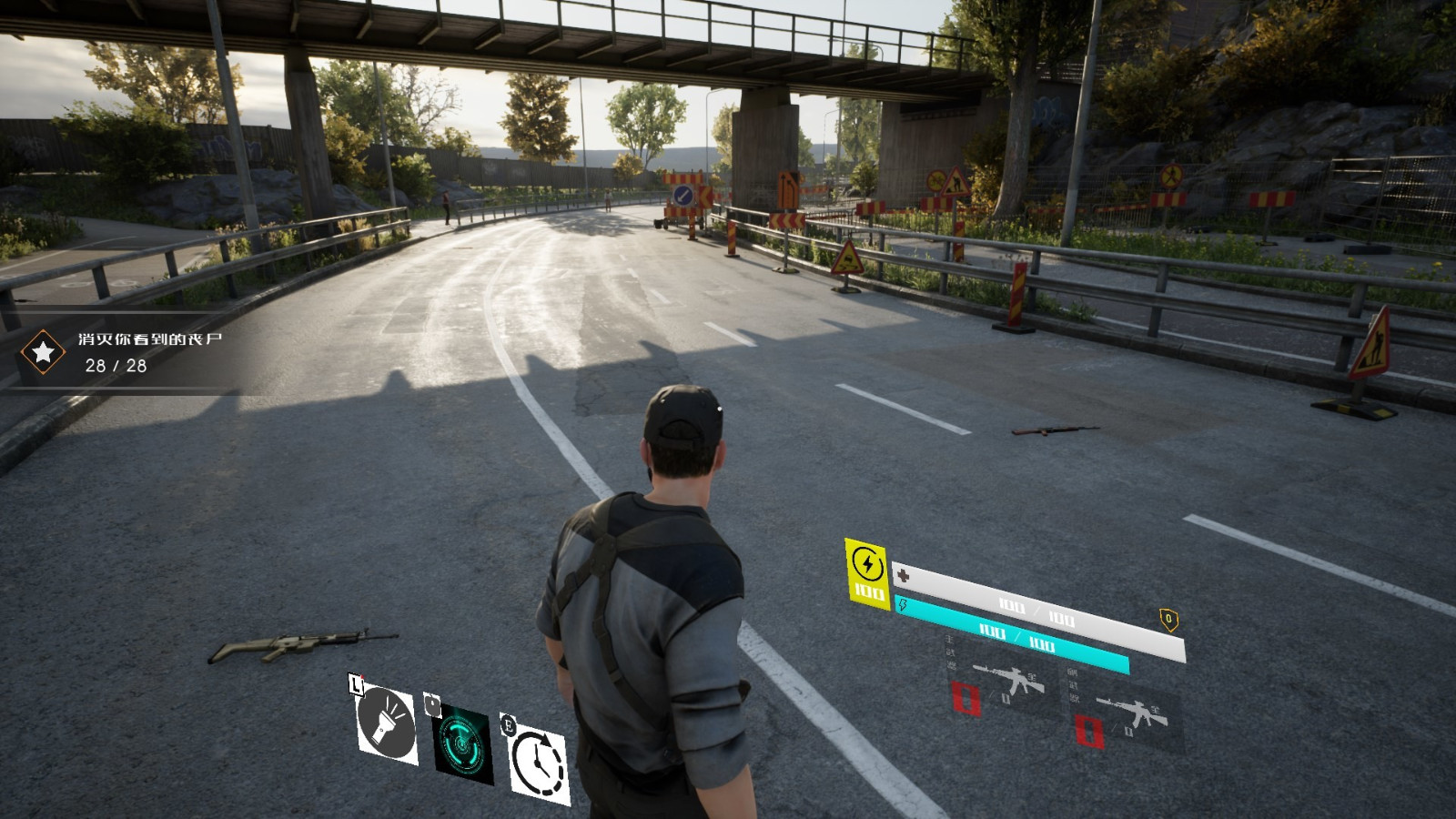Open the star objective tracker
1456x819 pixels.
pos(42,351)
